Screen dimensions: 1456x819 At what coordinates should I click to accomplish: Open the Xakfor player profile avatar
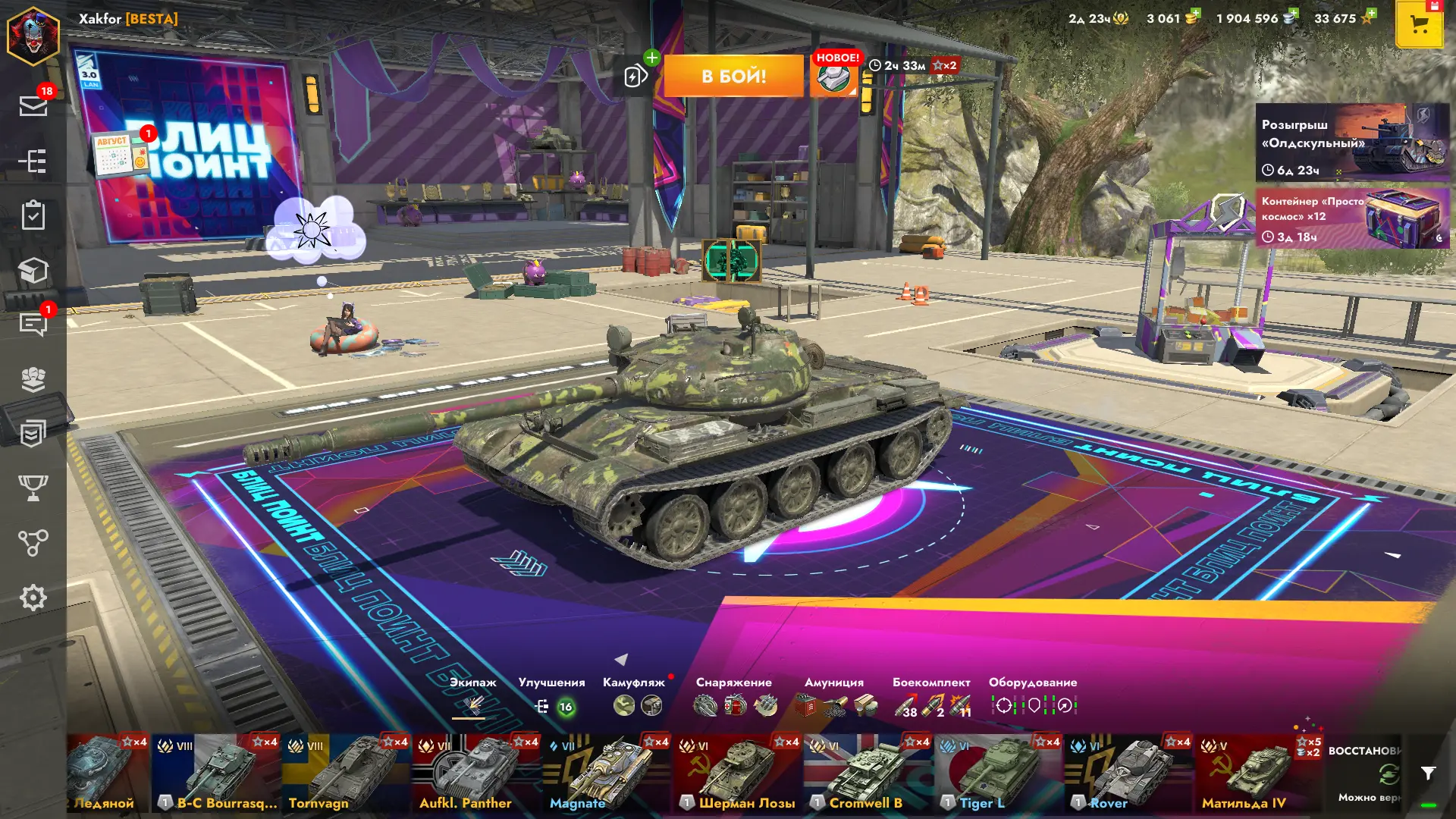click(x=33, y=35)
